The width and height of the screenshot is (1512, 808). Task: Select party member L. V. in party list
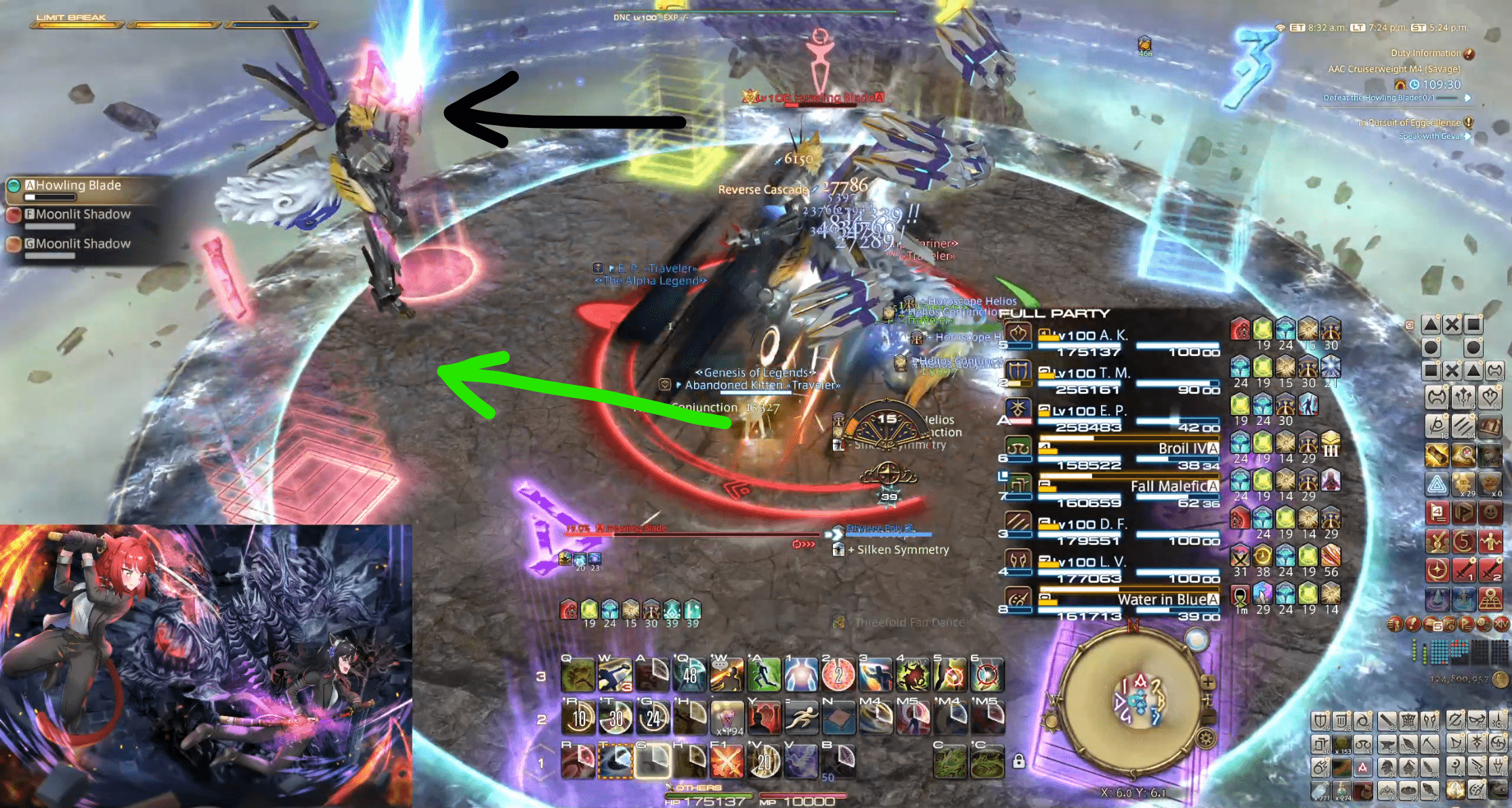1110,563
